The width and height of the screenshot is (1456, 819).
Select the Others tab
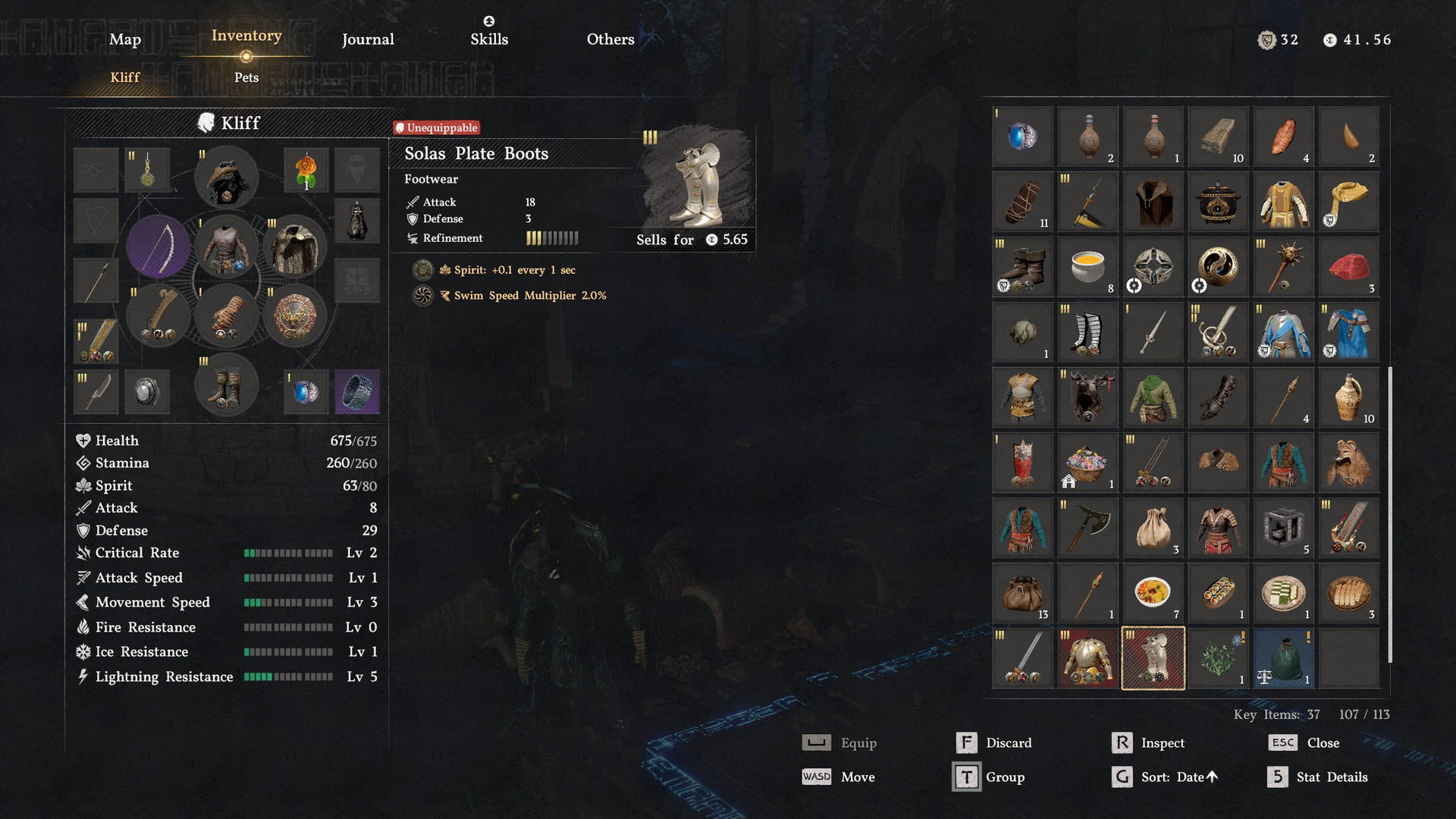[610, 39]
